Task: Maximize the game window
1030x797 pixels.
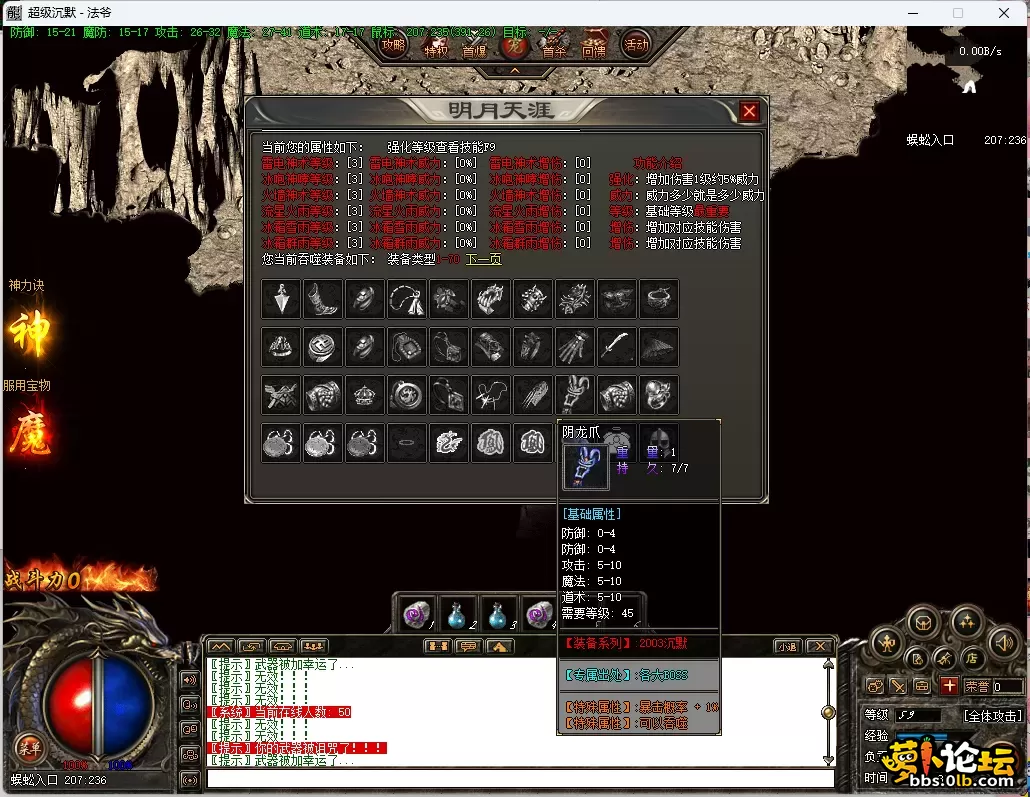Action: click(x=957, y=13)
